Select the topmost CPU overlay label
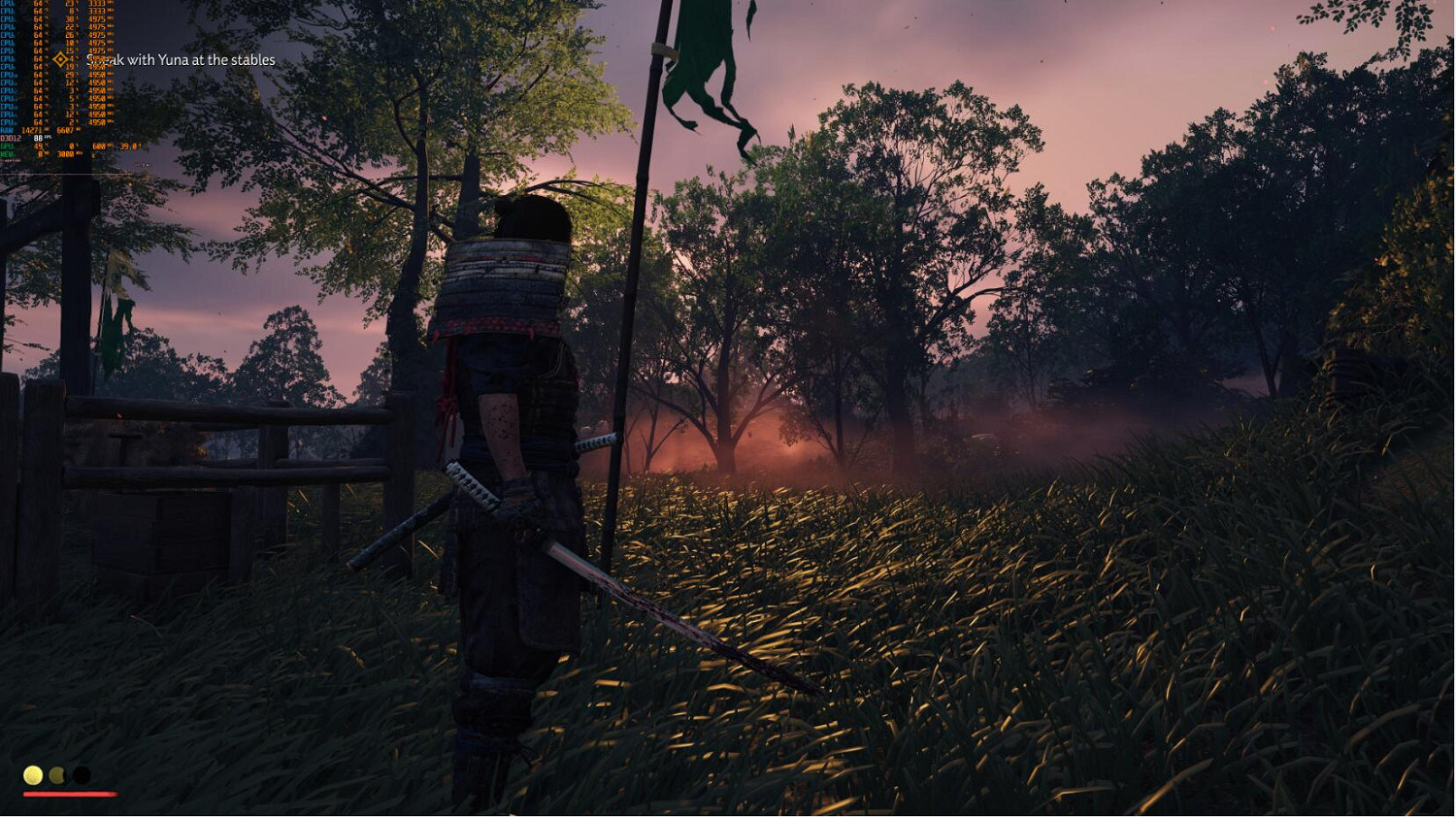Image resolution: width=1456 pixels, height=818 pixels. pyautogui.click(x=10, y=3)
